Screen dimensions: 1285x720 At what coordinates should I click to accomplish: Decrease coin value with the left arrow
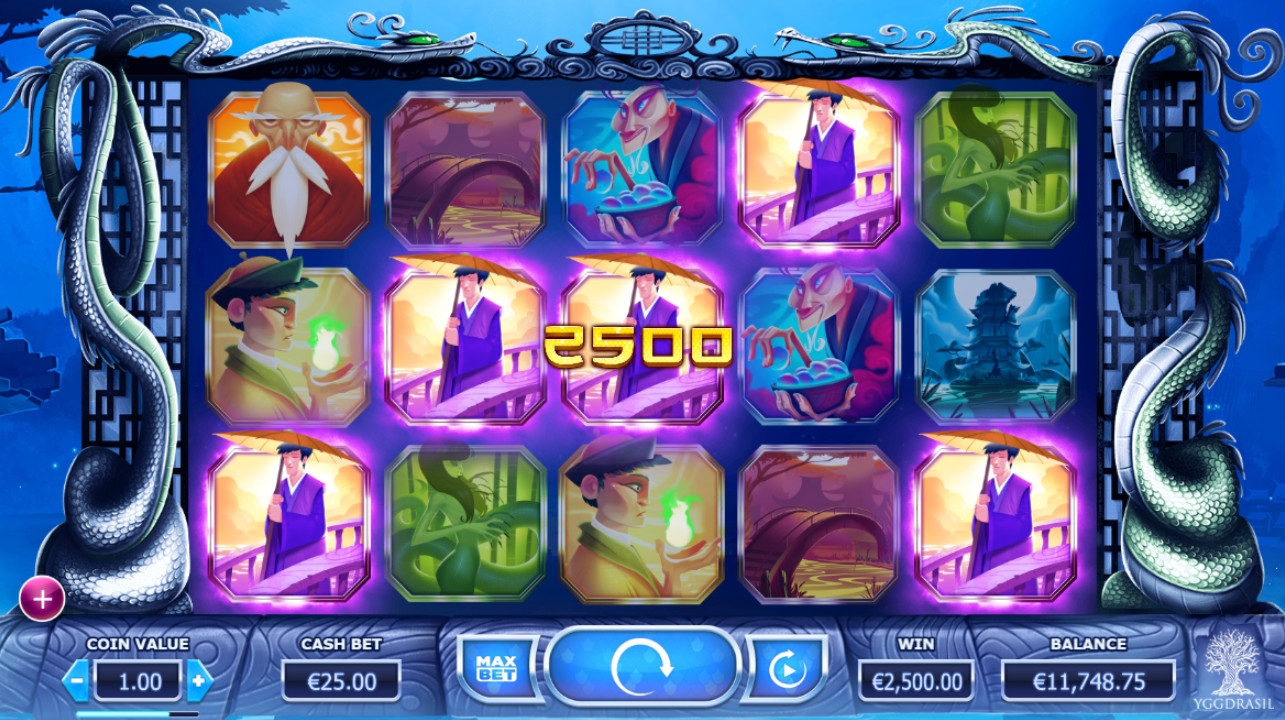pos(77,681)
